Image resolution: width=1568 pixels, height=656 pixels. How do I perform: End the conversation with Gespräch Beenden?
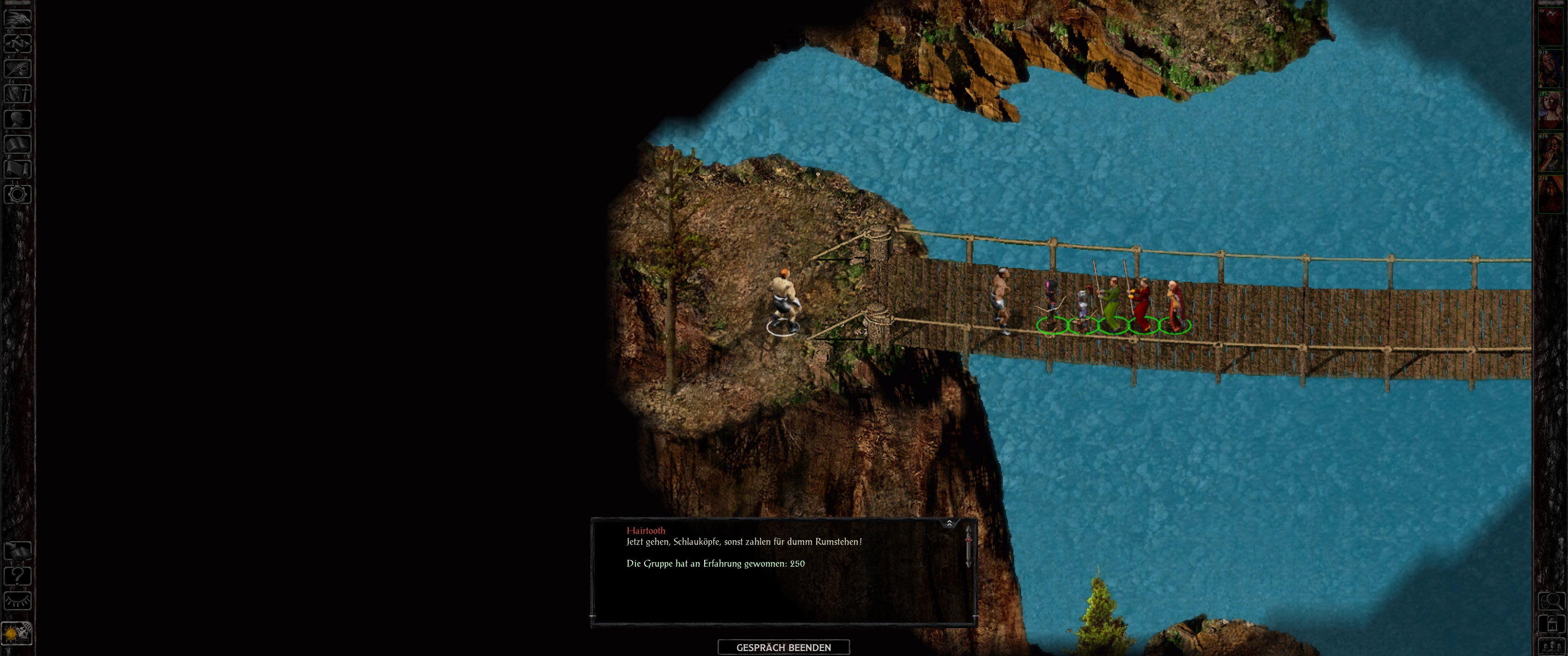(x=784, y=647)
